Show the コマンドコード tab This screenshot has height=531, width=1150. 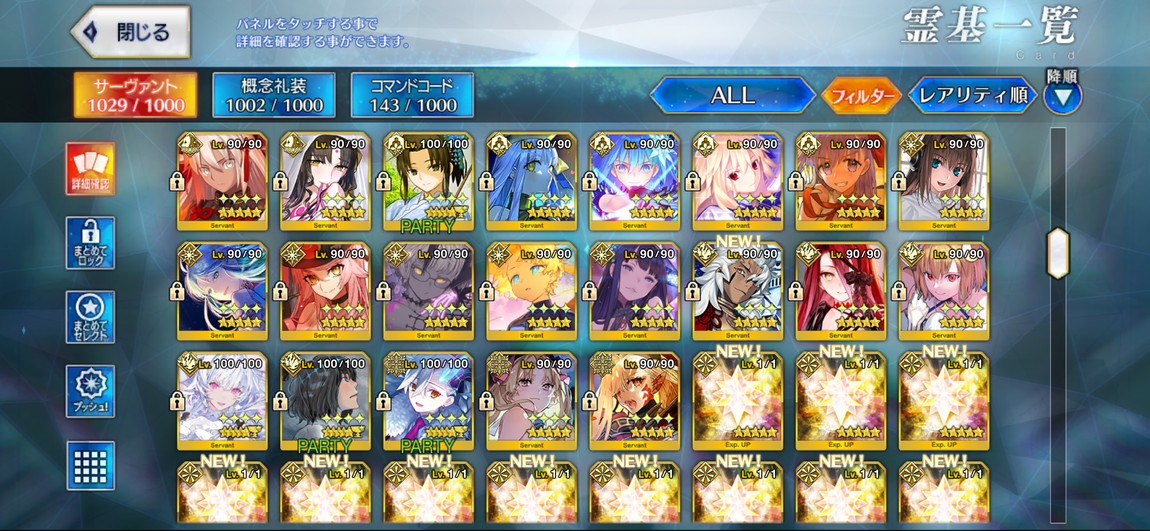coord(412,95)
